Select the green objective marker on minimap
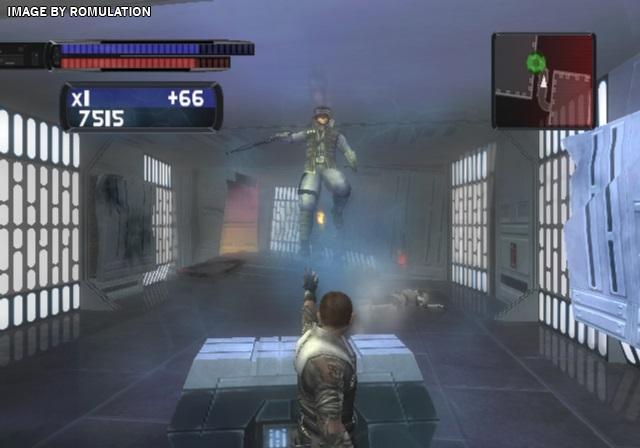640x448 pixels. 535,63
